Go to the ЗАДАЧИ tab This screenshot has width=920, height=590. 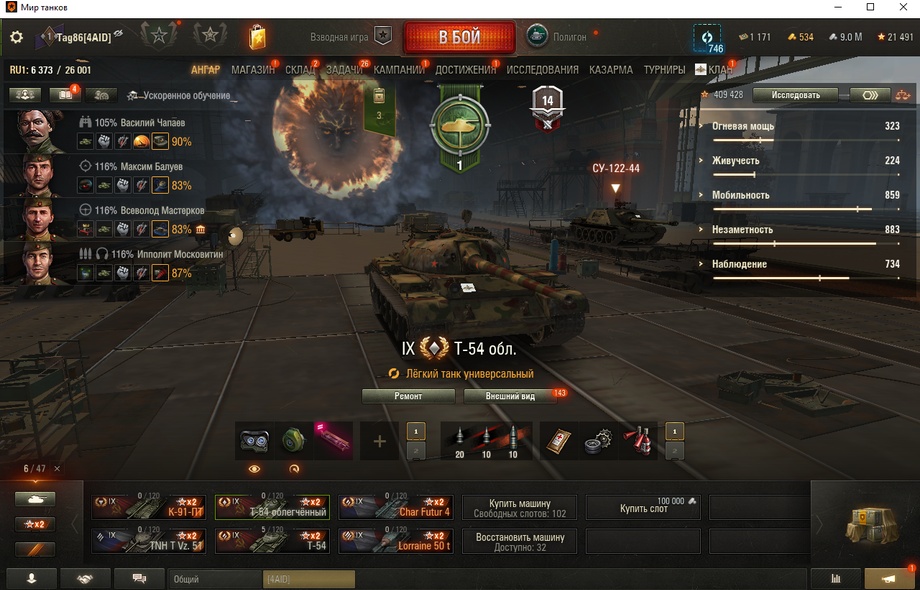click(344, 70)
